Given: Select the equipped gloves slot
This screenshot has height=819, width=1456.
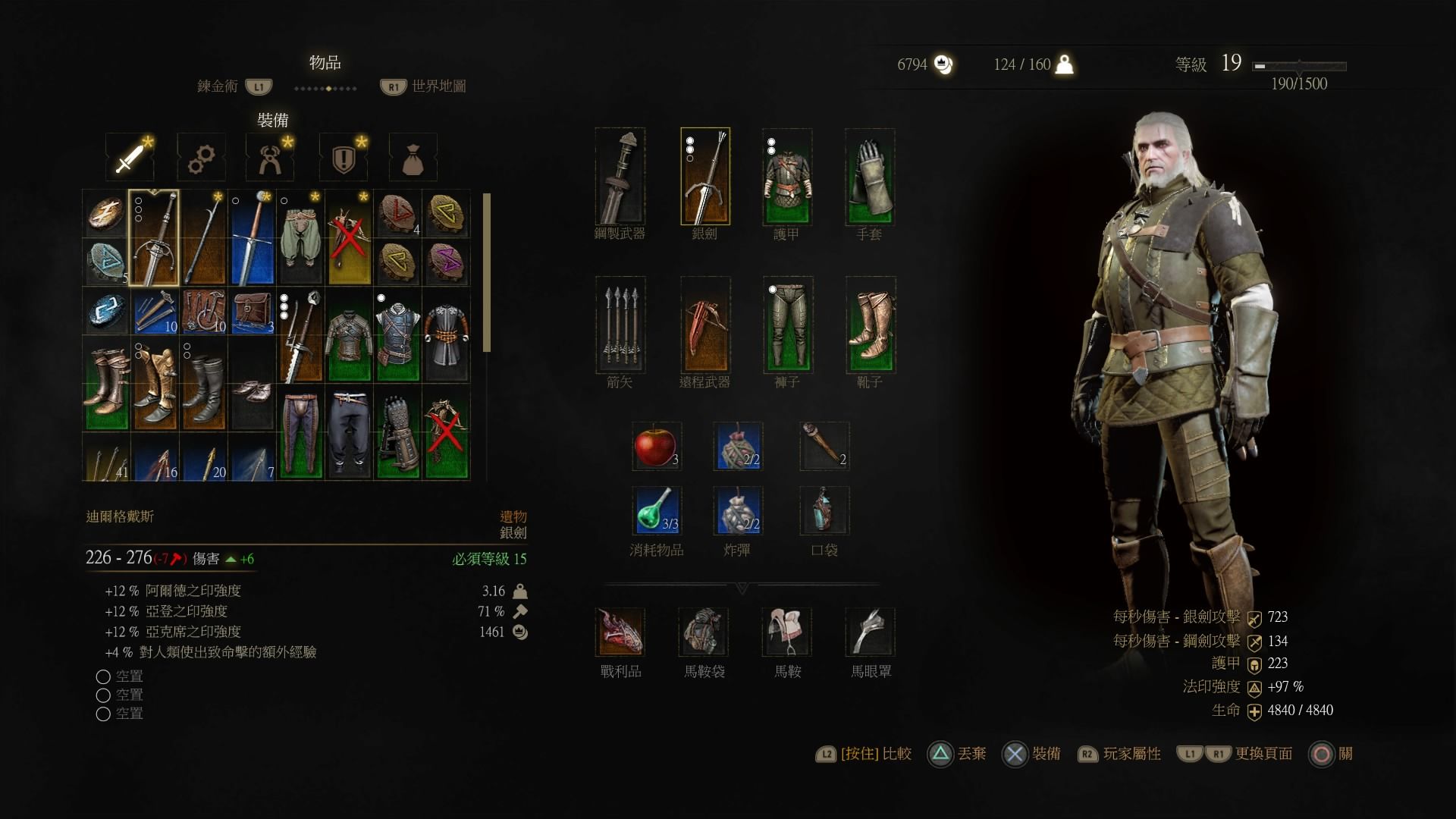Looking at the screenshot, I should 870,177.
